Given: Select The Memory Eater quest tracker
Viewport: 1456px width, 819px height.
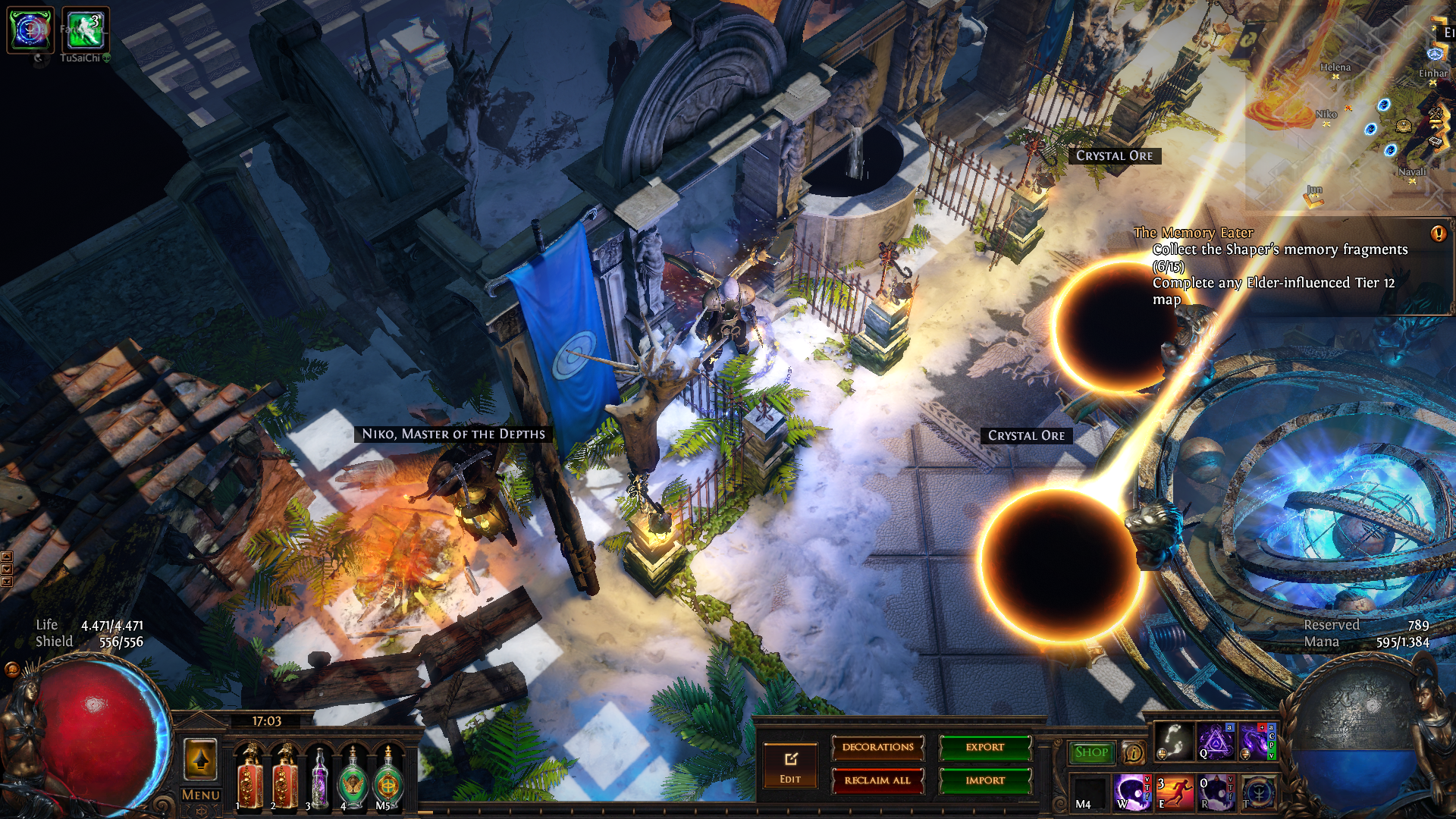Looking at the screenshot, I should click(1193, 233).
